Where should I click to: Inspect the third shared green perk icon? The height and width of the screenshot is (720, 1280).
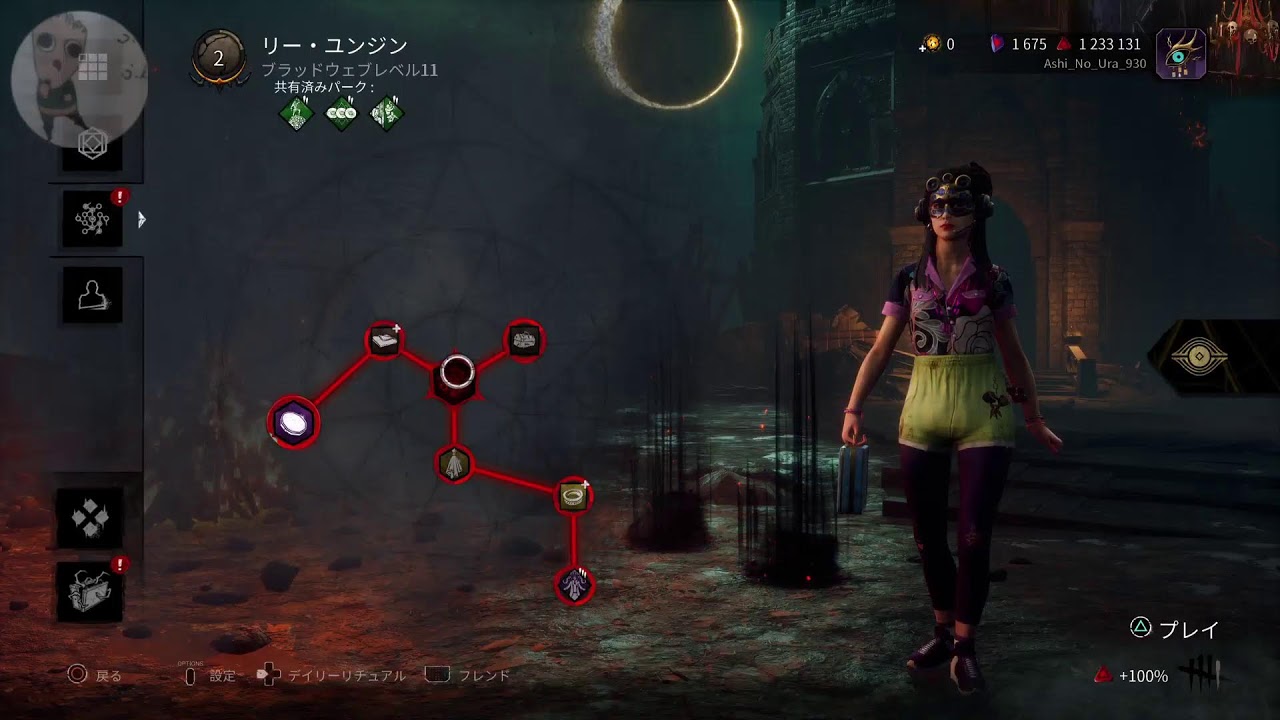(387, 113)
